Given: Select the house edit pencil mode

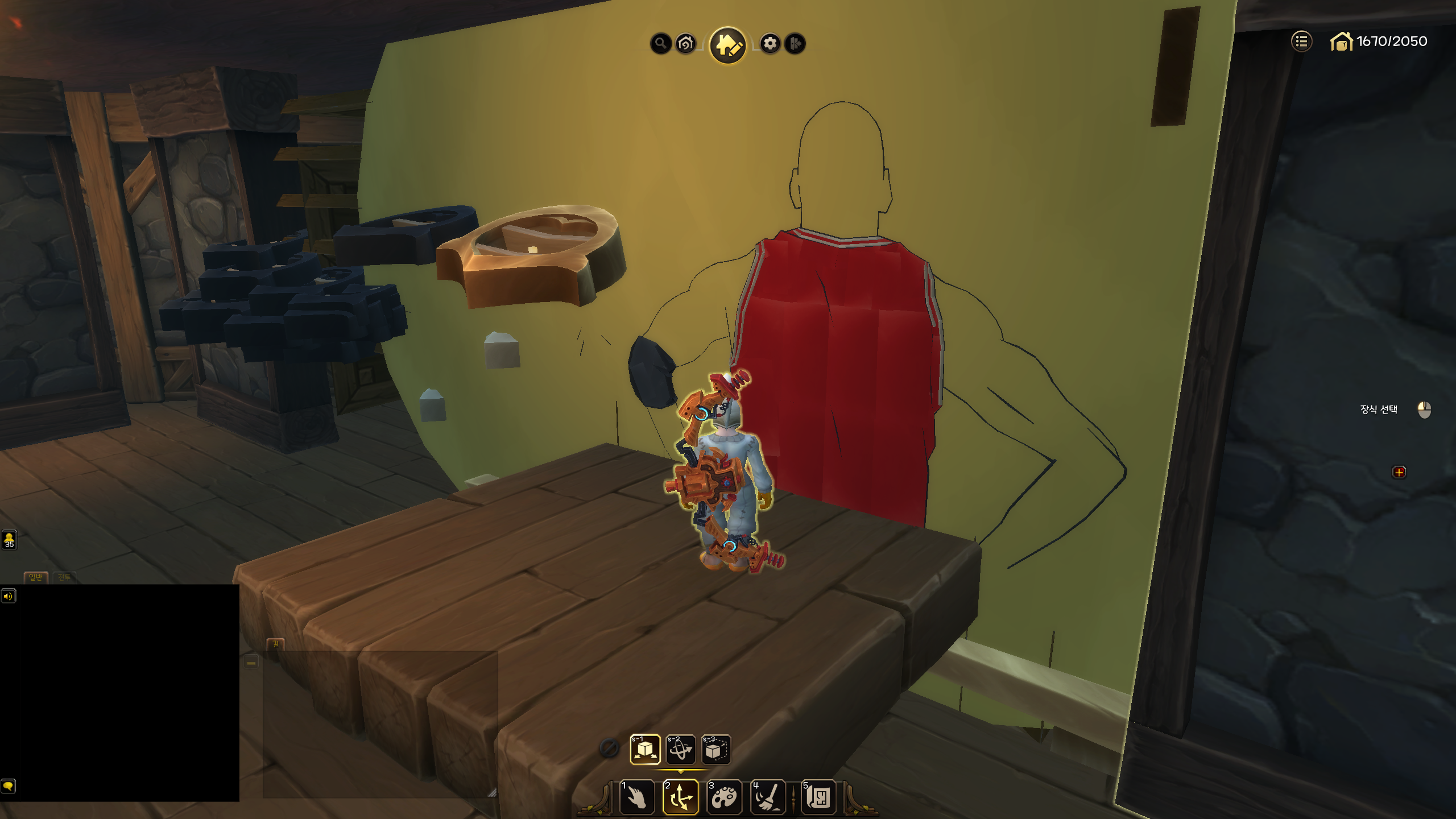Looking at the screenshot, I should tap(727, 45).
